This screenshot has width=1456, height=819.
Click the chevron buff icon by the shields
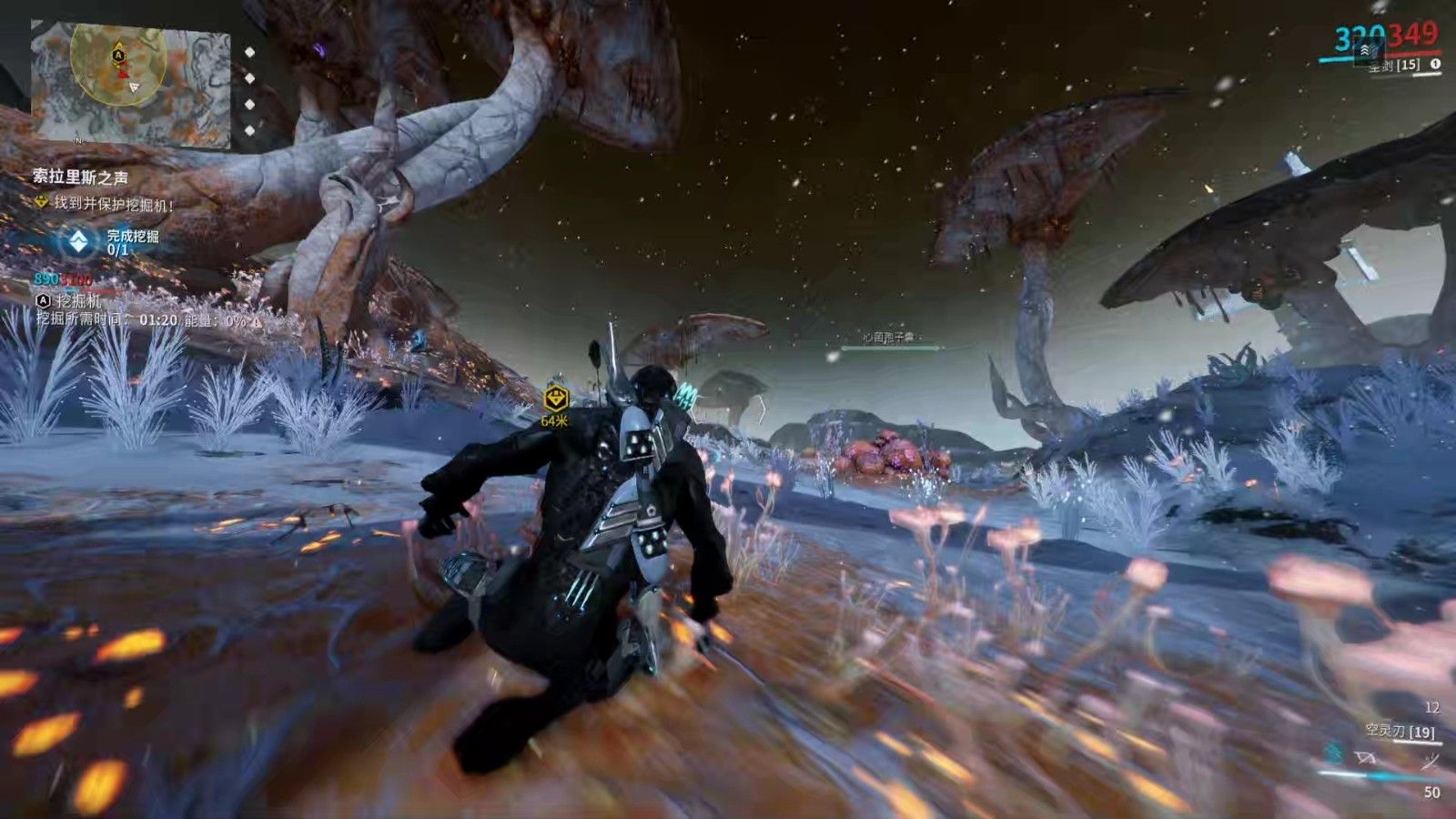point(1367,52)
